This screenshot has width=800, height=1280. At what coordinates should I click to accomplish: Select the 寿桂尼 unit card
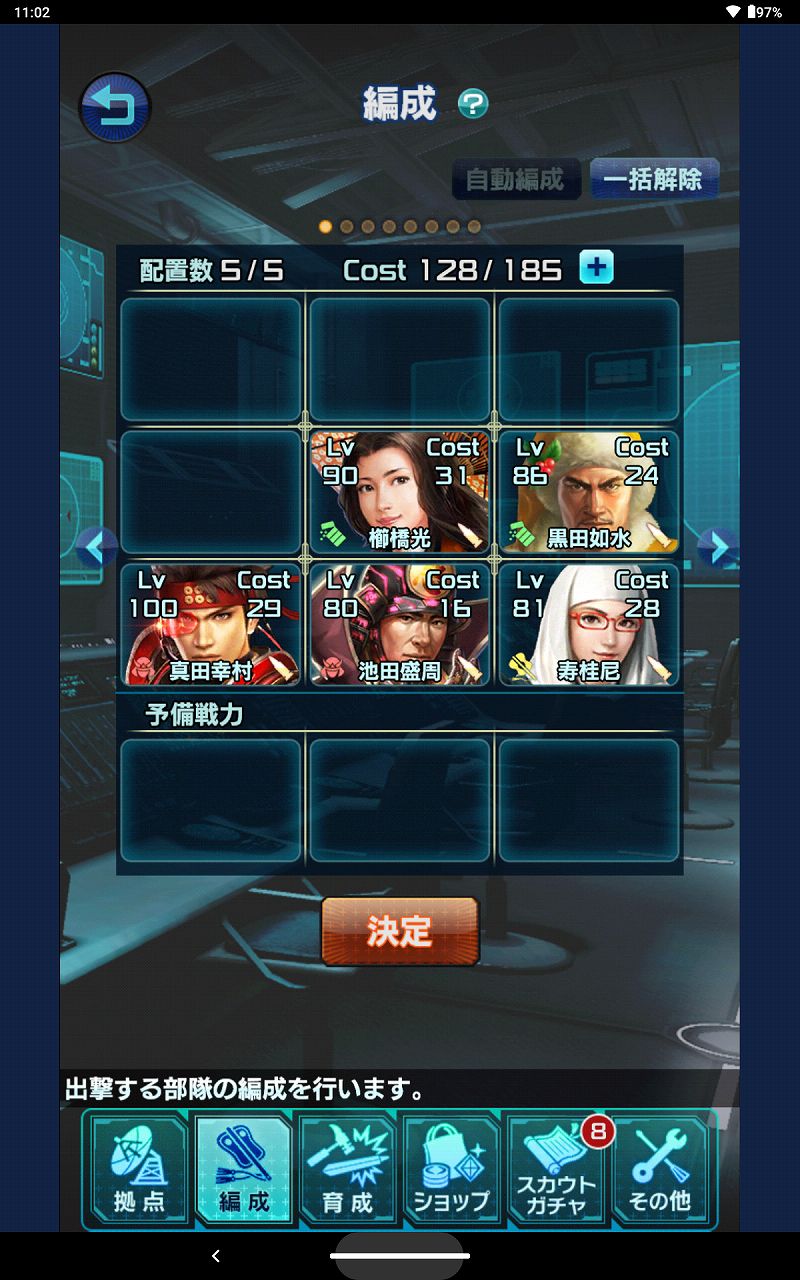tap(588, 625)
